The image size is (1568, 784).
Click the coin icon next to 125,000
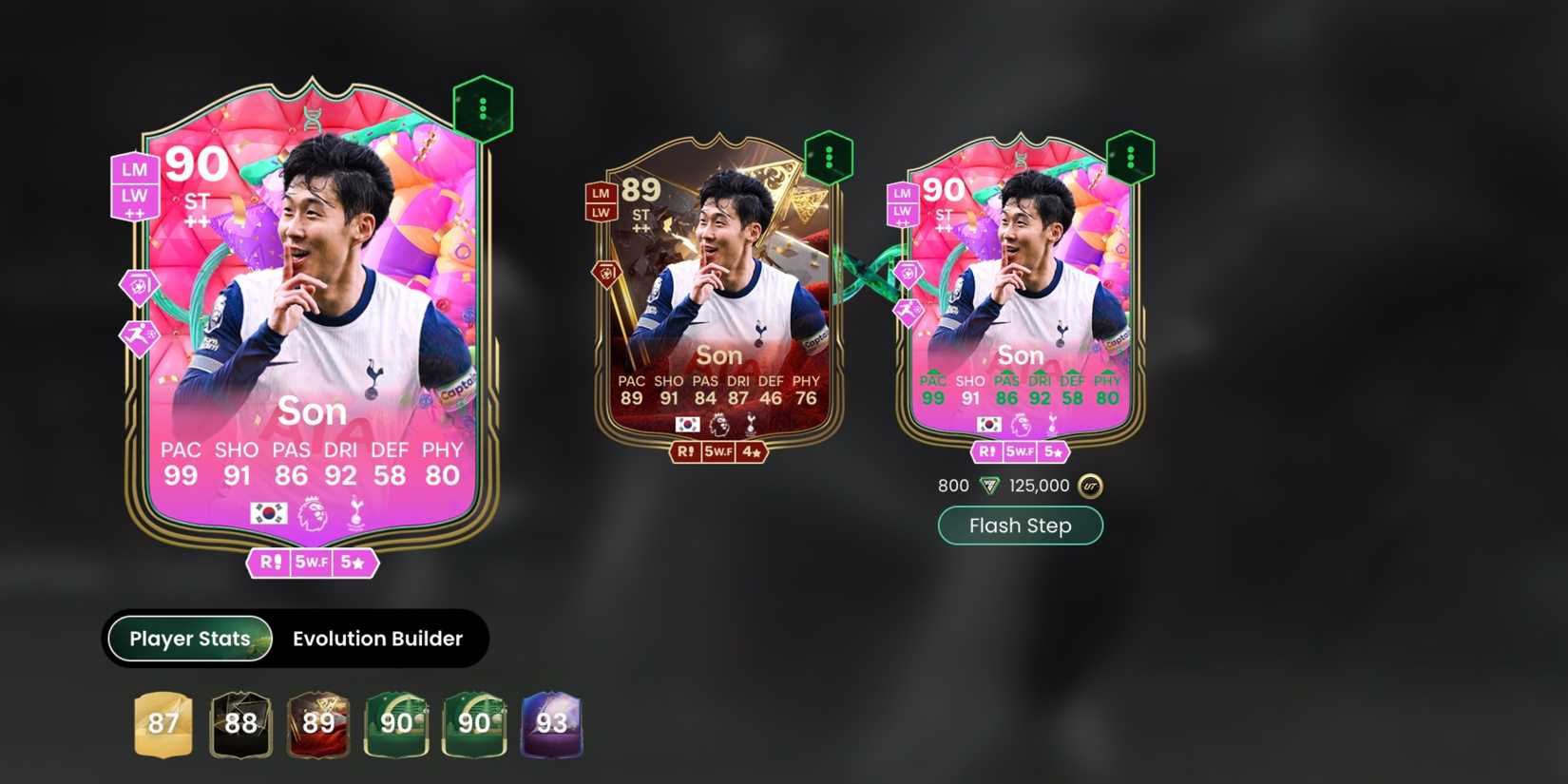1089,486
